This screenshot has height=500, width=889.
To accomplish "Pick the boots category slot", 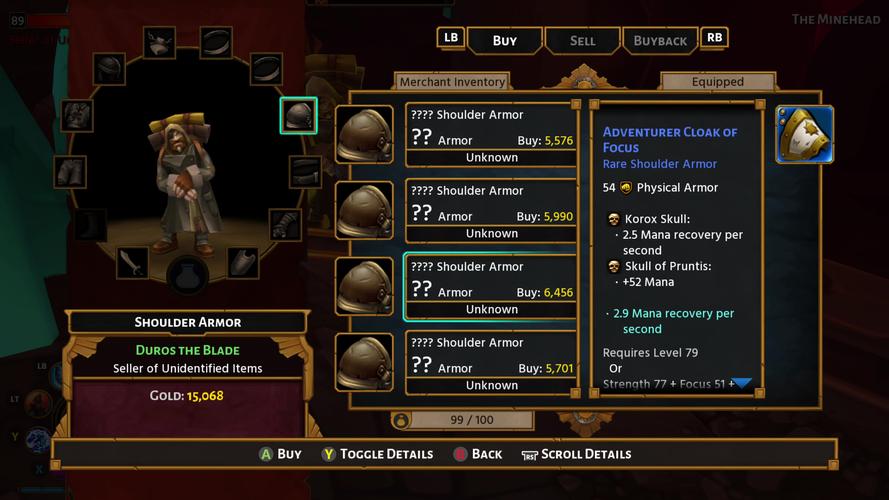I will tap(90, 224).
